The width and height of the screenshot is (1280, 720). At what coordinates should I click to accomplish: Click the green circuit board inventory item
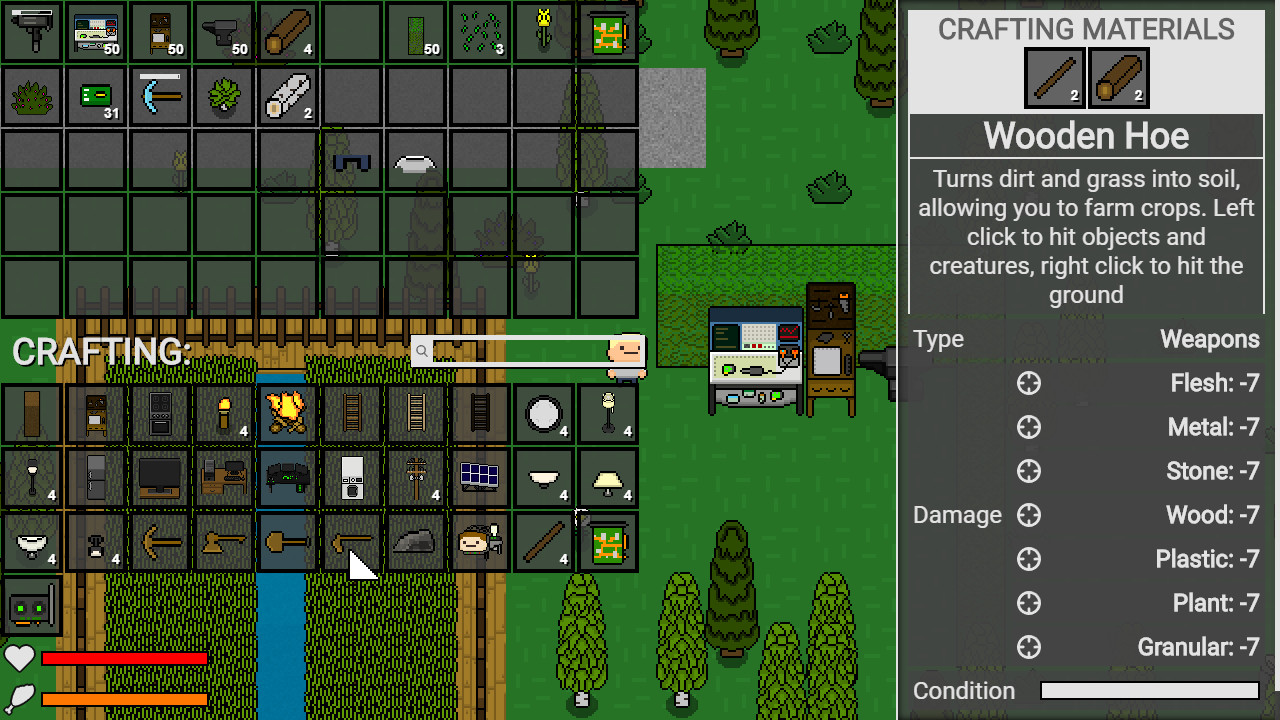click(x=95, y=96)
